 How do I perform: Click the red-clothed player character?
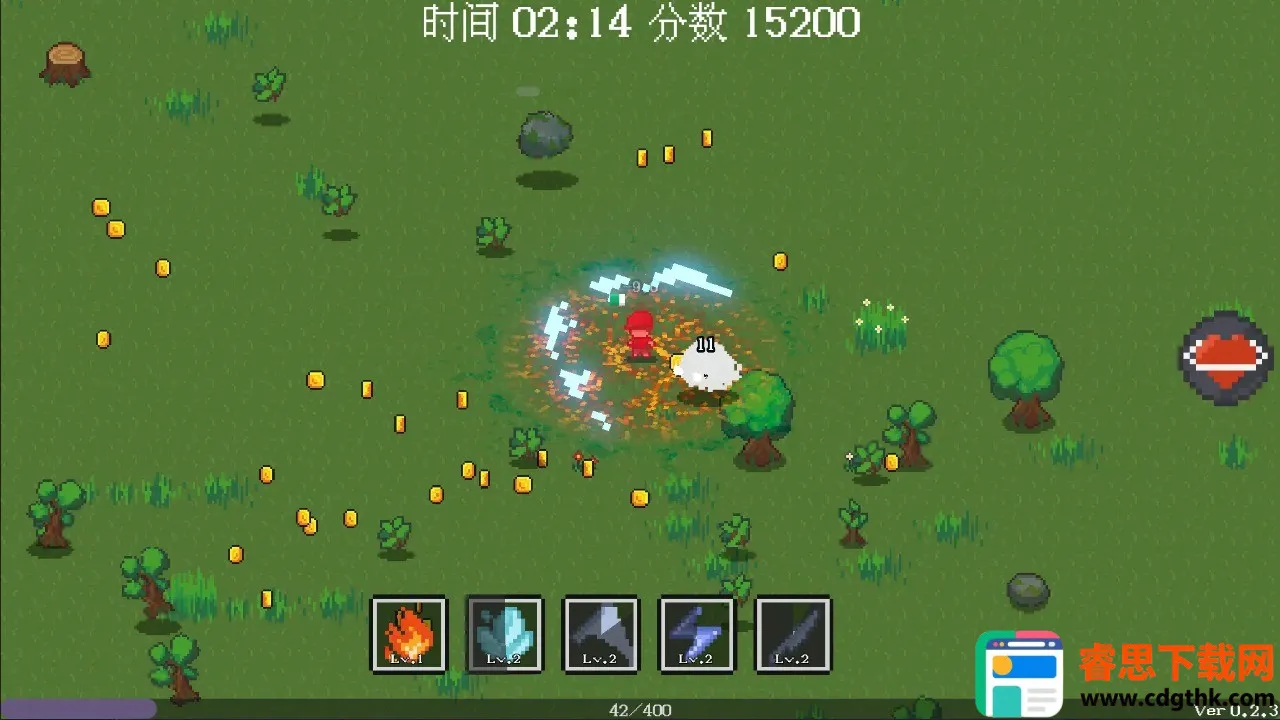point(638,333)
